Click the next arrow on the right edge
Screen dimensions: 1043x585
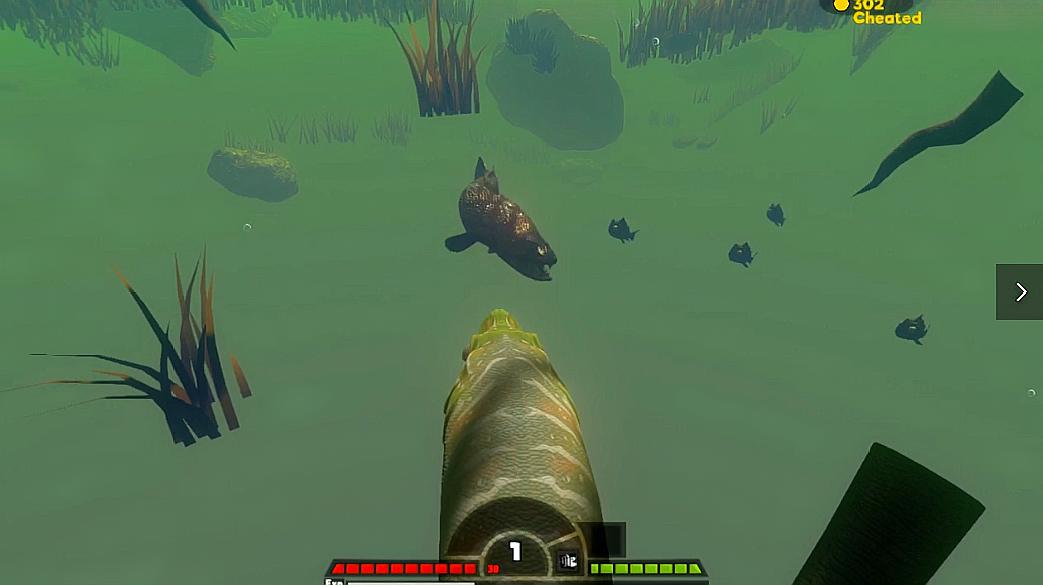click(1019, 292)
